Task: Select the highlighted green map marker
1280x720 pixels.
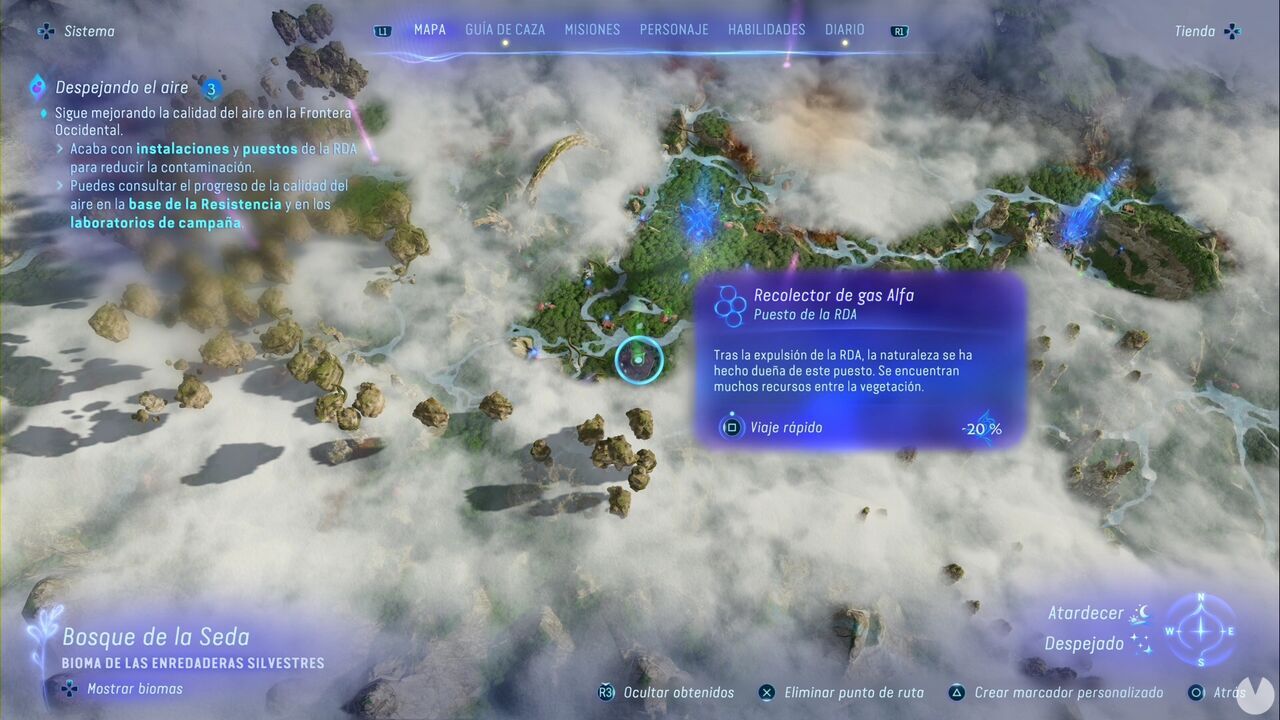Action: (x=640, y=360)
